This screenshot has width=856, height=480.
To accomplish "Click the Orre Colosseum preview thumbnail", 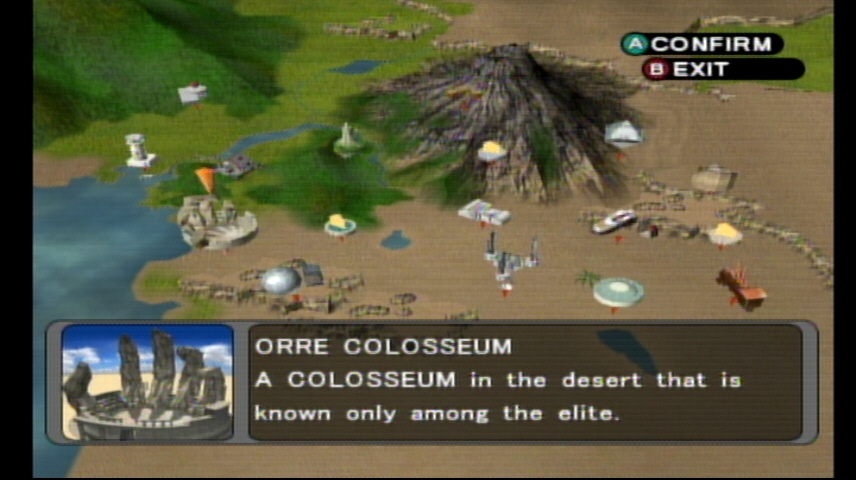I will [147, 382].
